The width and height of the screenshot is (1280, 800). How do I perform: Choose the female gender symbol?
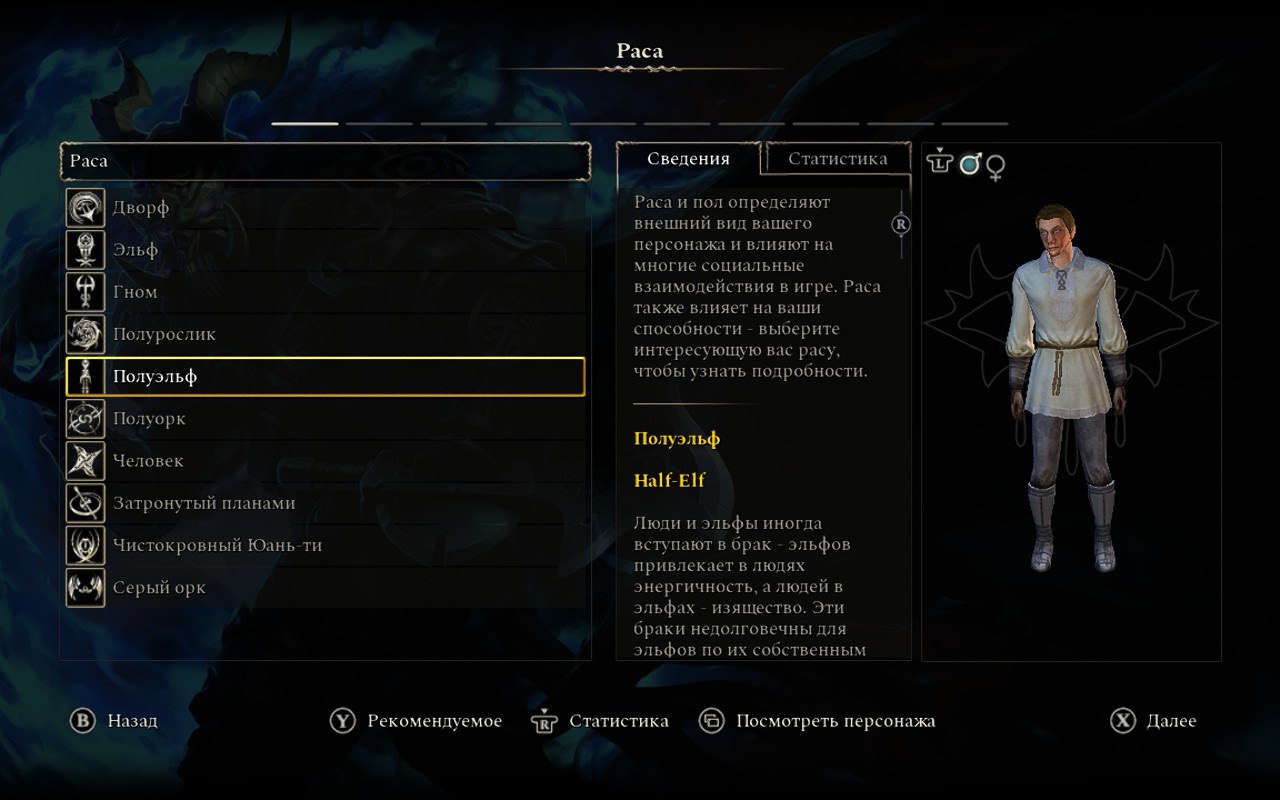pos(996,166)
